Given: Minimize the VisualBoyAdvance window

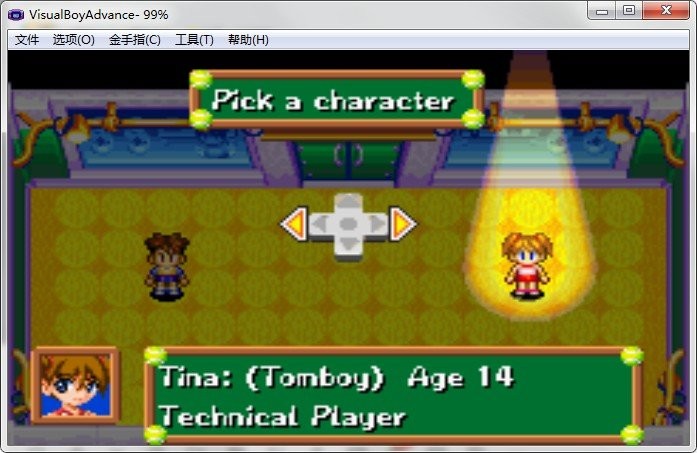Looking at the screenshot, I should (x=603, y=10).
